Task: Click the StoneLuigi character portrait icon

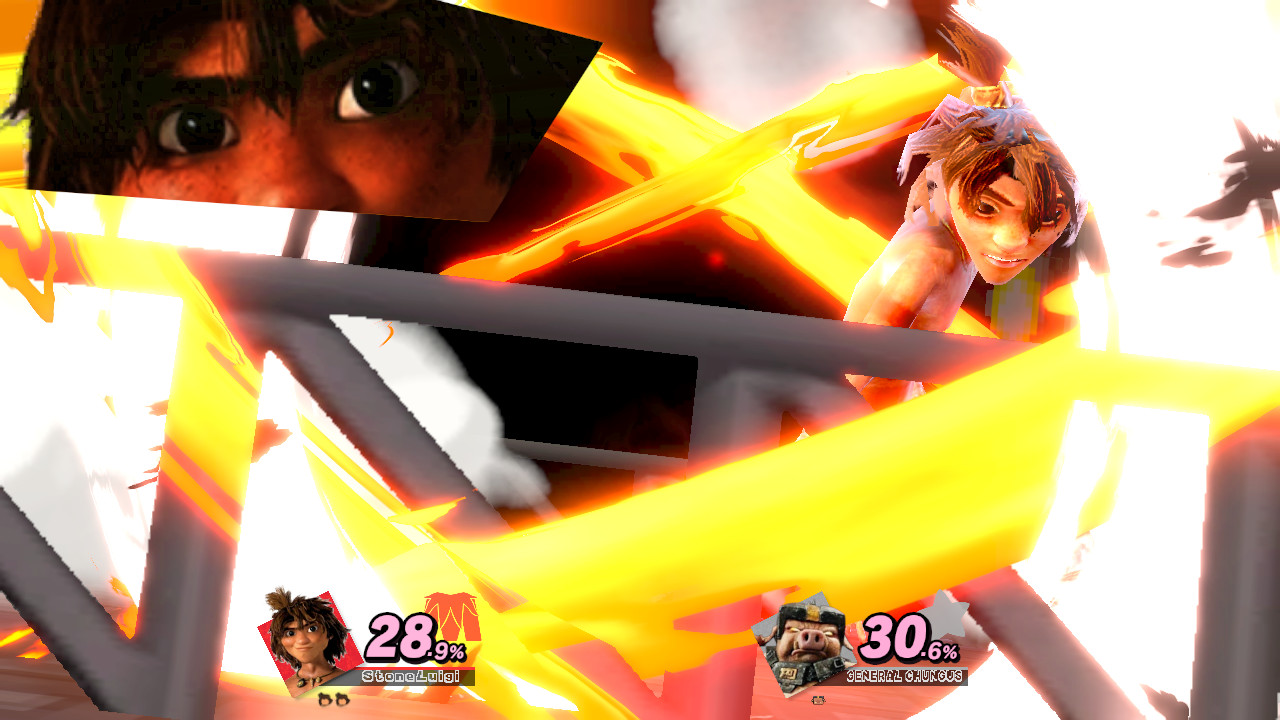Action: 307,635
